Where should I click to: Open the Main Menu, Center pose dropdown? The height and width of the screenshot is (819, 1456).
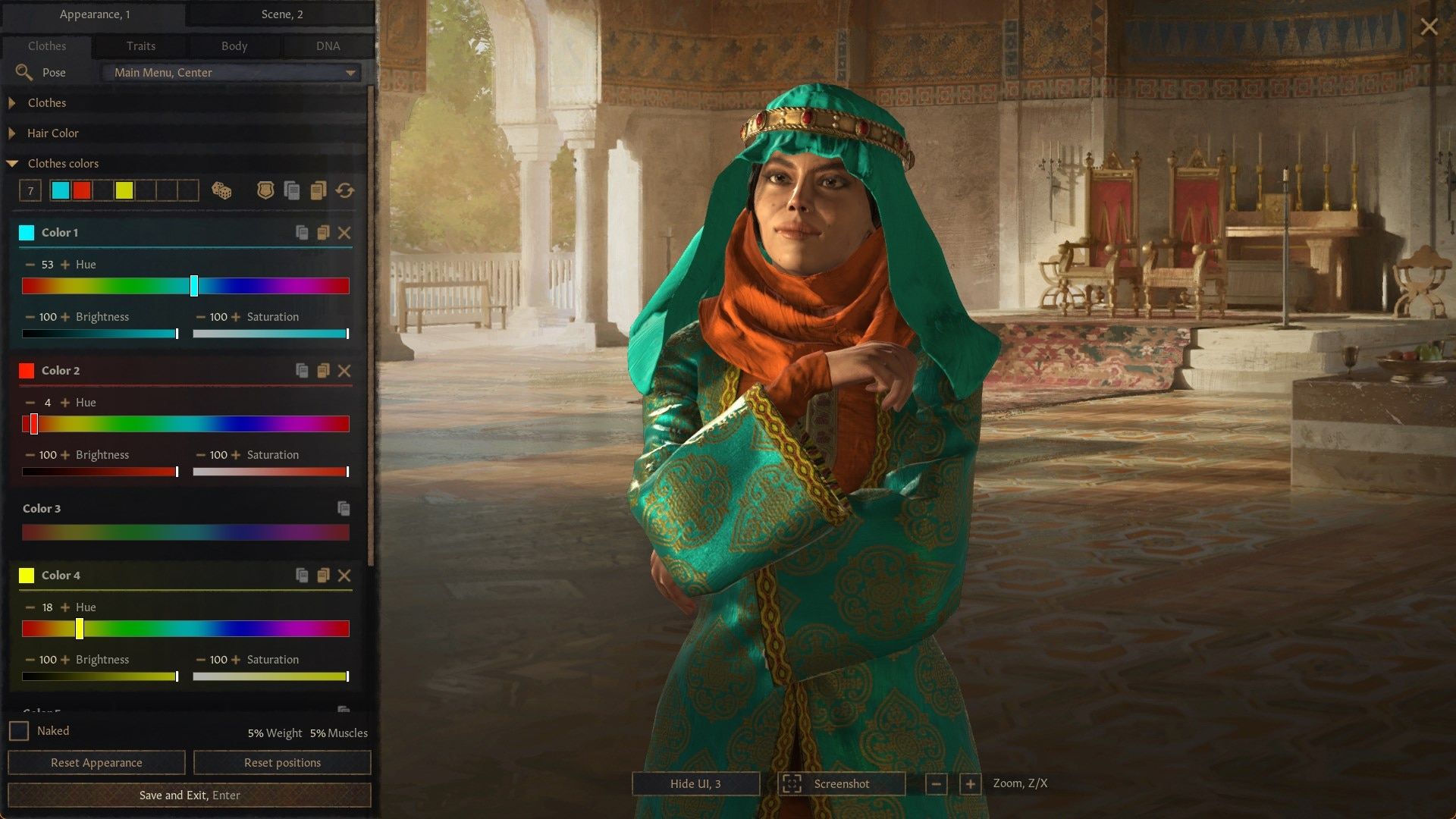point(231,72)
